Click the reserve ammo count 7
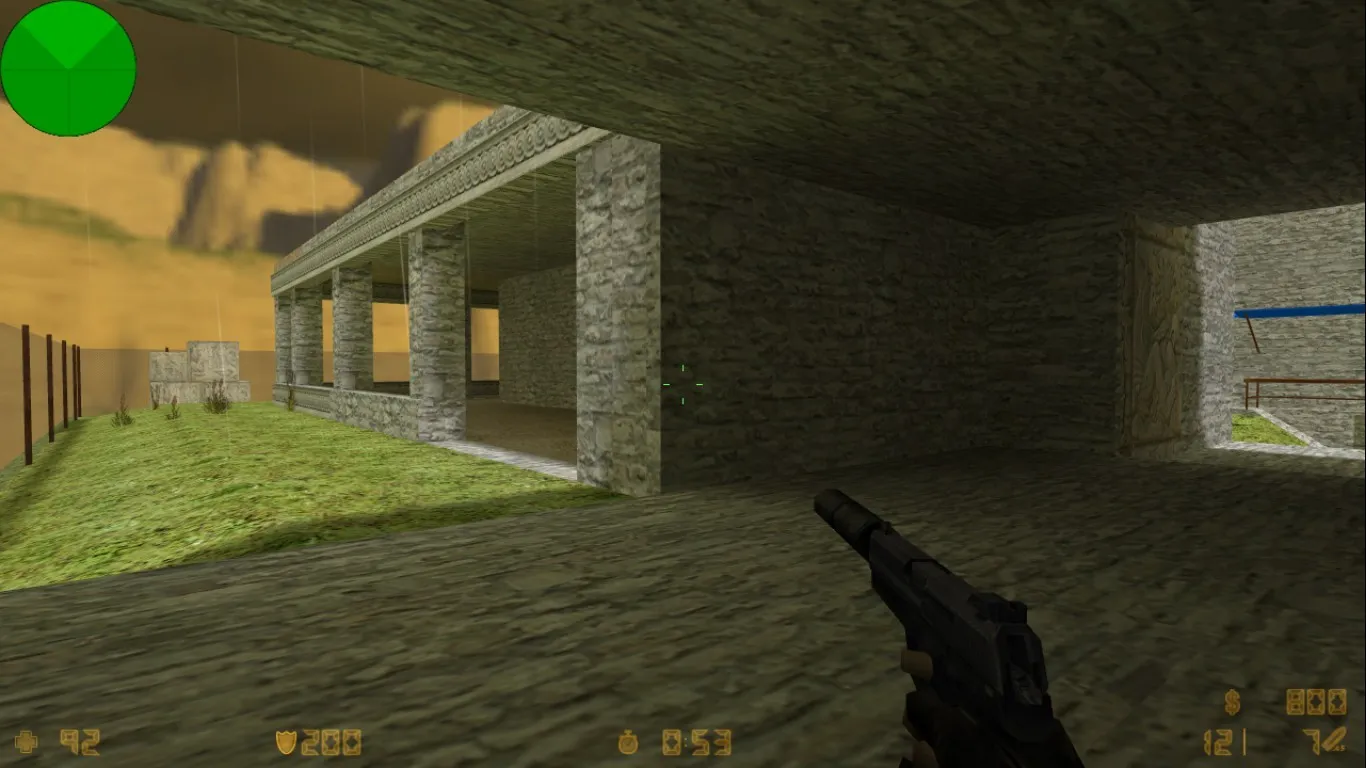The height and width of the screenshot is (768, 1366). click(x=1311, y=742)
